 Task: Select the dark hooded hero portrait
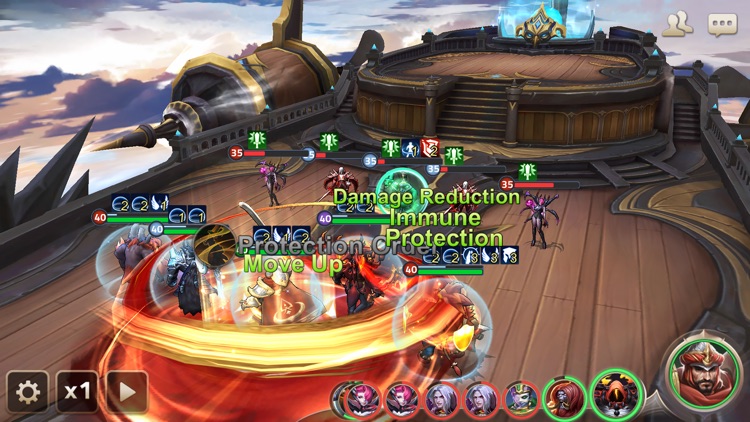coord(616,396)
